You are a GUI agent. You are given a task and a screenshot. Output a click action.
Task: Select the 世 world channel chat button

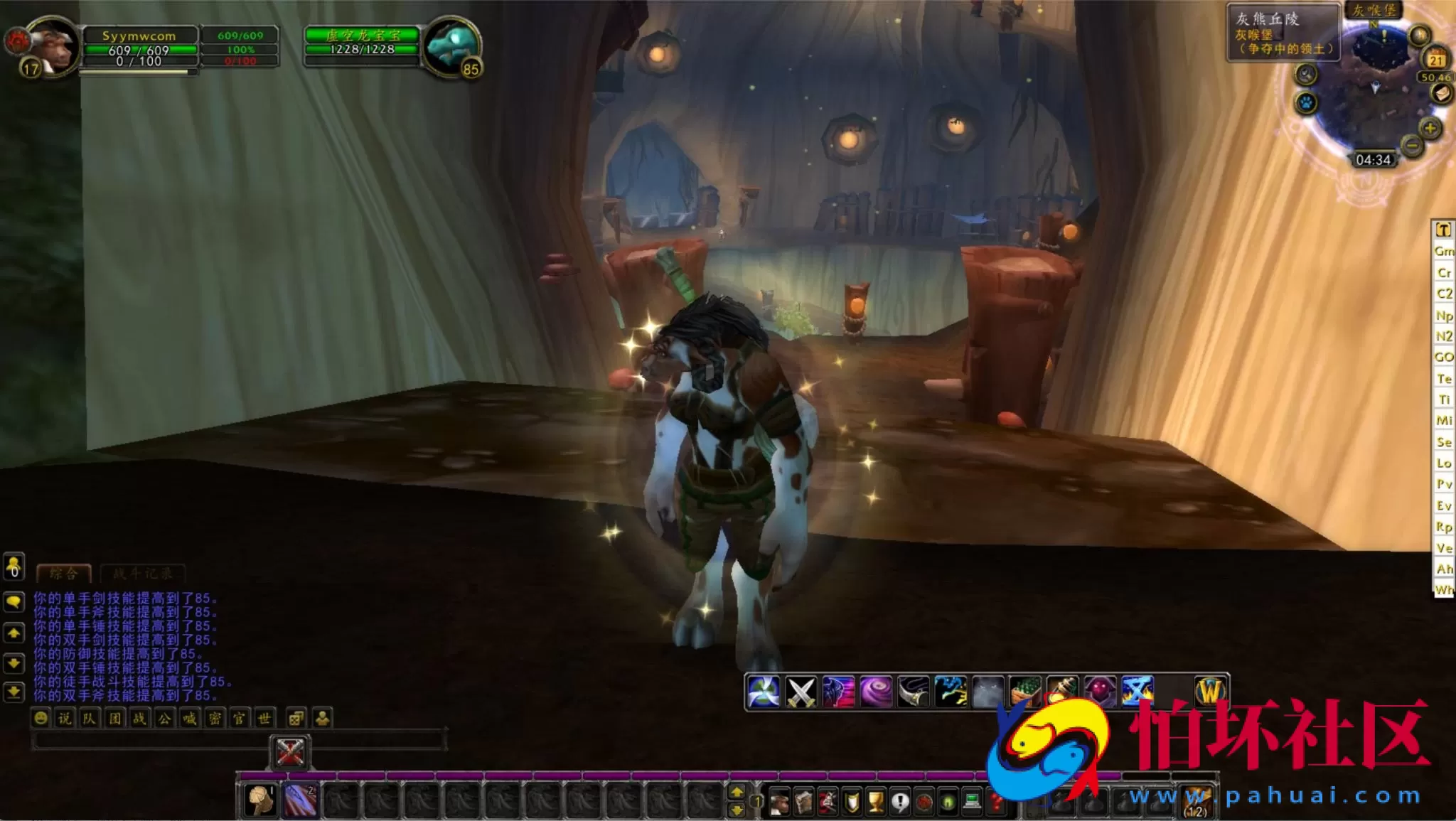click(x=264, y=718)
